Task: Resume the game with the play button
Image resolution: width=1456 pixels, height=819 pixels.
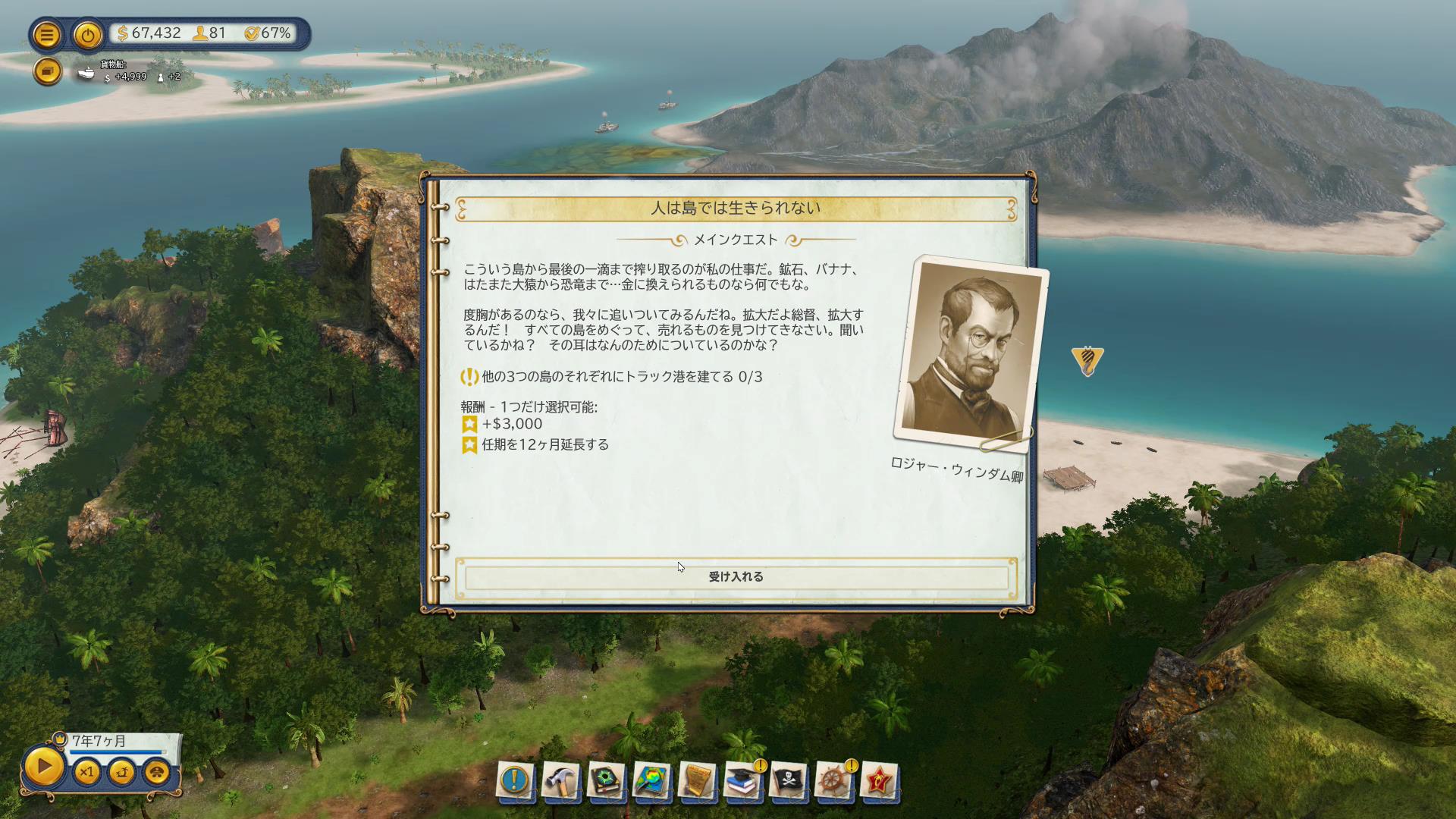Action: [44, 767]
